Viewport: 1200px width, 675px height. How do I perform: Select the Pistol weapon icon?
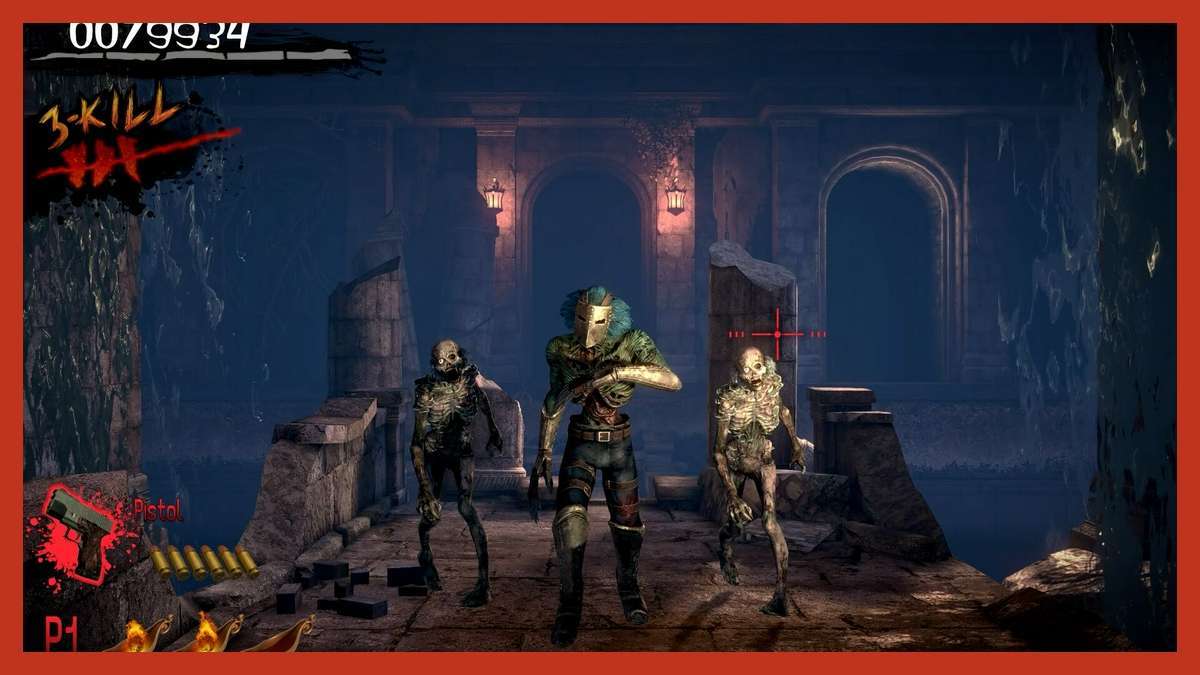click(x=82, y=531)
